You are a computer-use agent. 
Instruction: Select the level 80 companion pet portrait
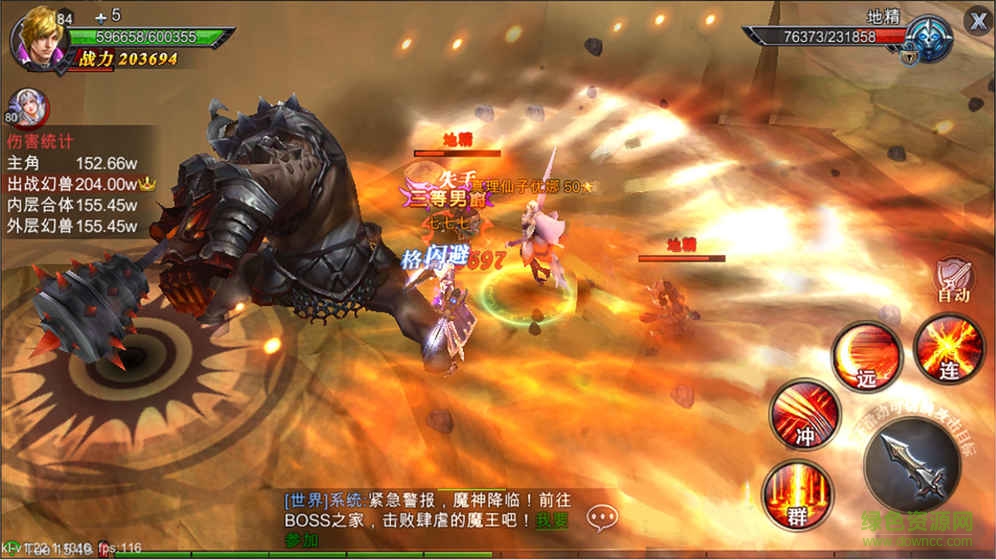pos(26,105)
